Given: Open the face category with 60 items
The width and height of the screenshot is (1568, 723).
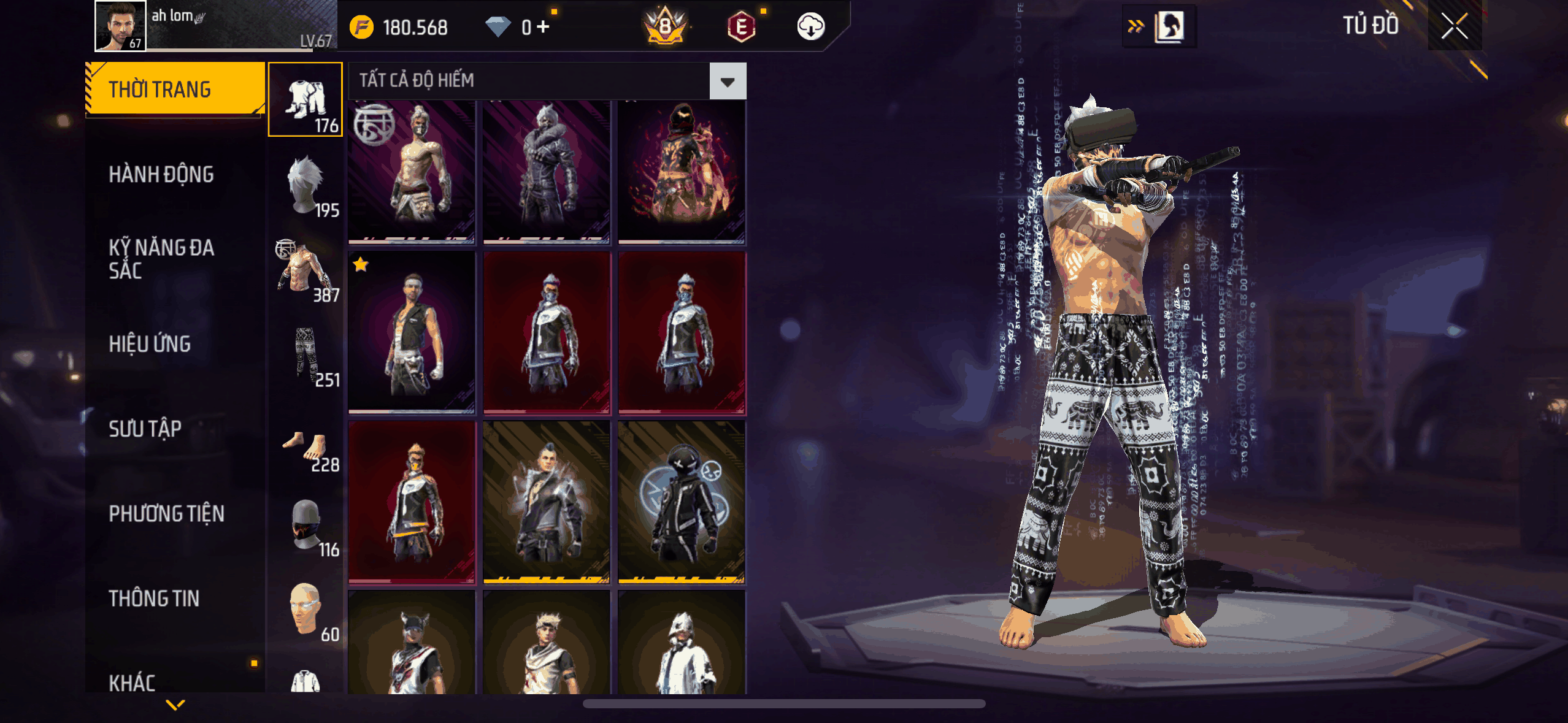Looking at the screenshot, I should pyautogui.click(x=306, y=610).
